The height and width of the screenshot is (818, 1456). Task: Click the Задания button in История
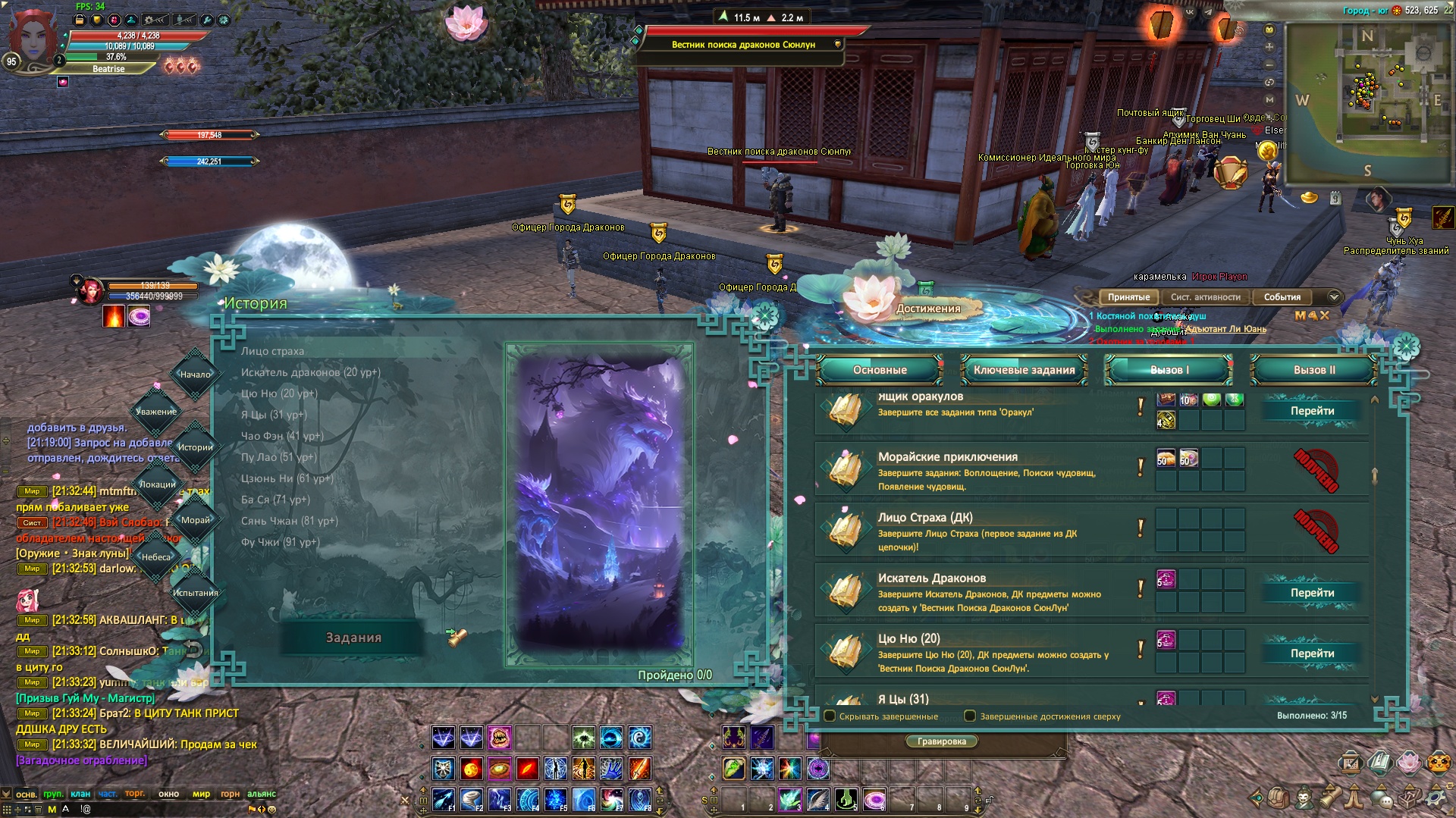pos(353,638)
